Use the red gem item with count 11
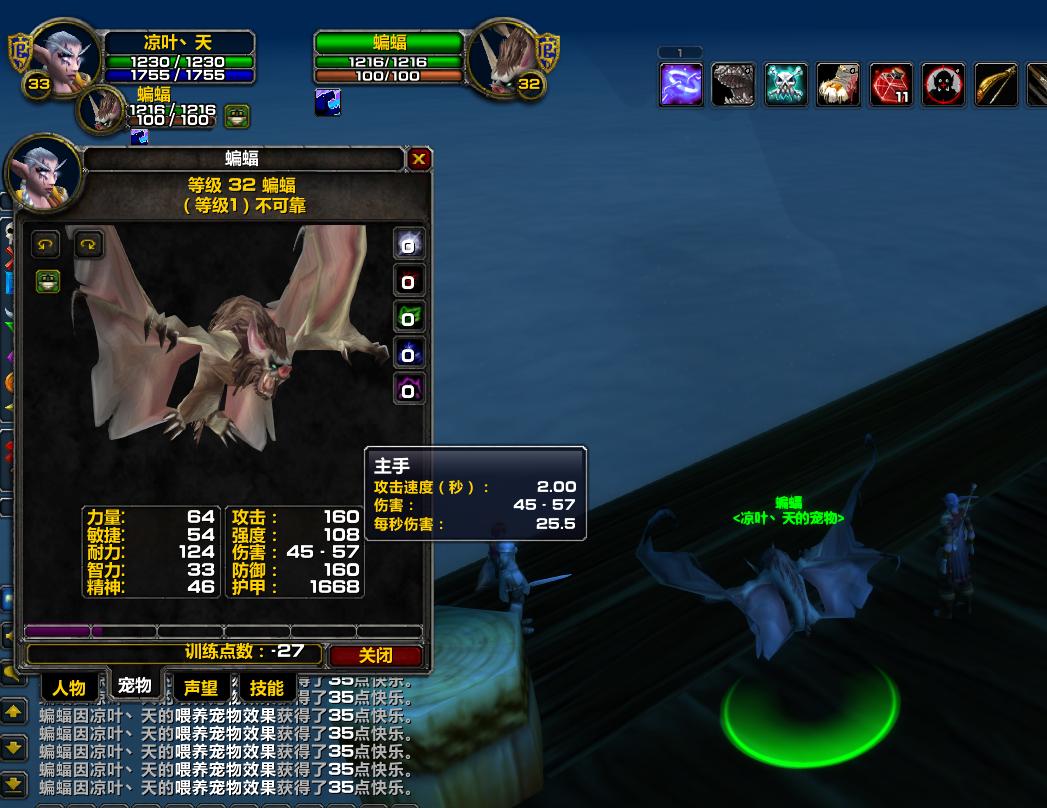This screenshot has height=808, width=1047. 890,85
